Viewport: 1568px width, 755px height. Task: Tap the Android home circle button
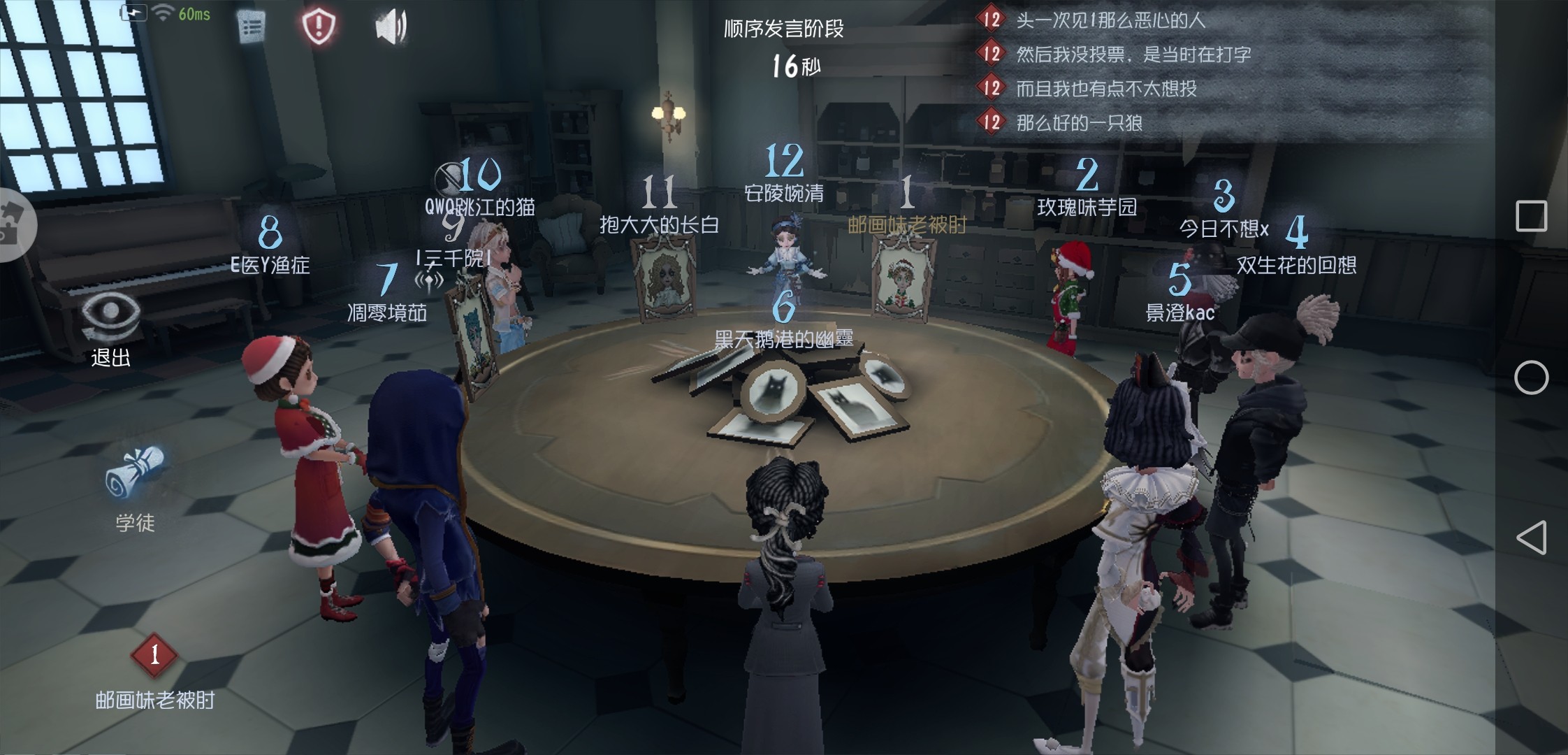pos(1531,377)
